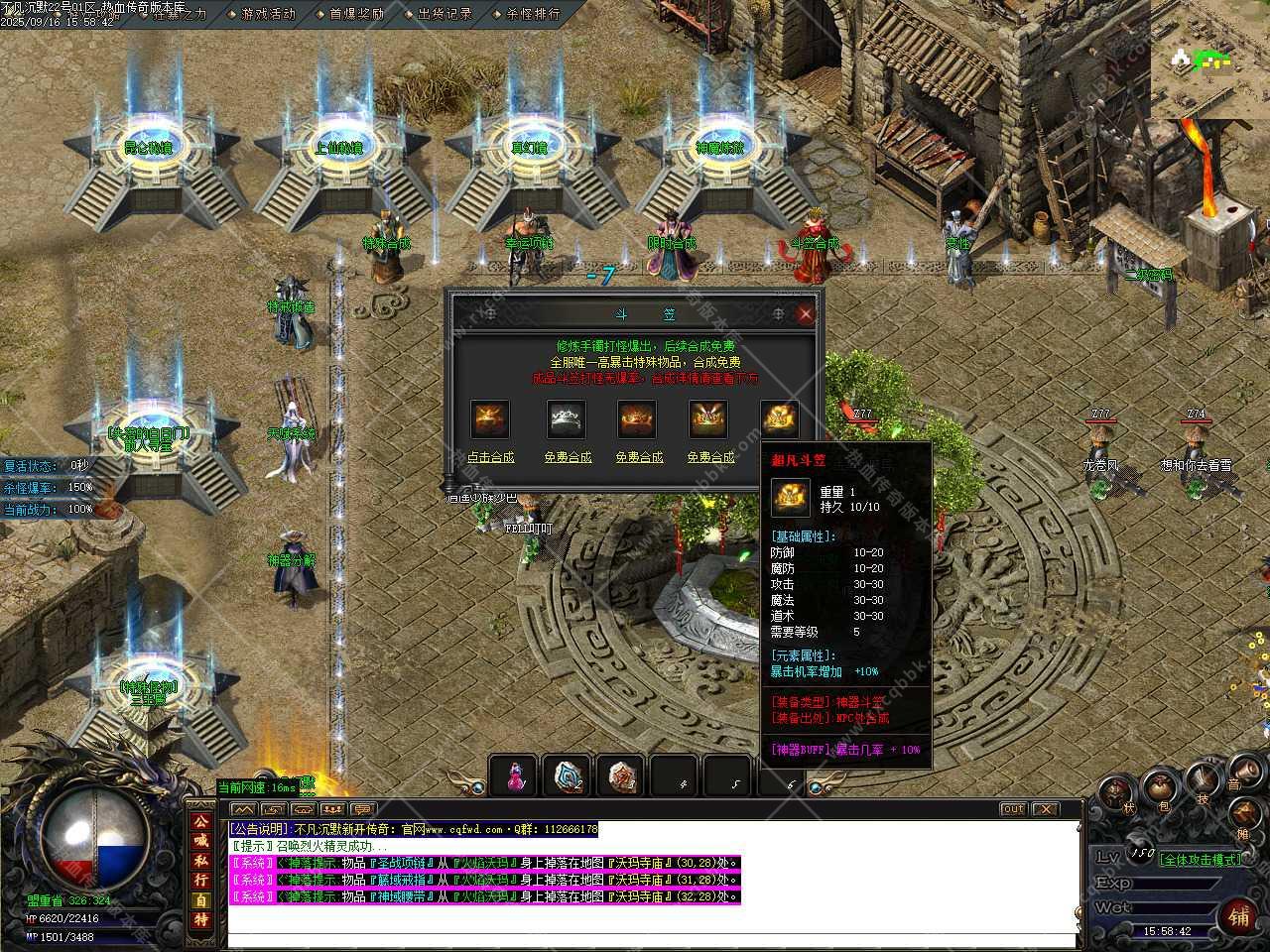Viewport: 1270px width, 952px height.
Task: Select the 超凡斗笠 golden hat icon
Action: click(780, 419)
